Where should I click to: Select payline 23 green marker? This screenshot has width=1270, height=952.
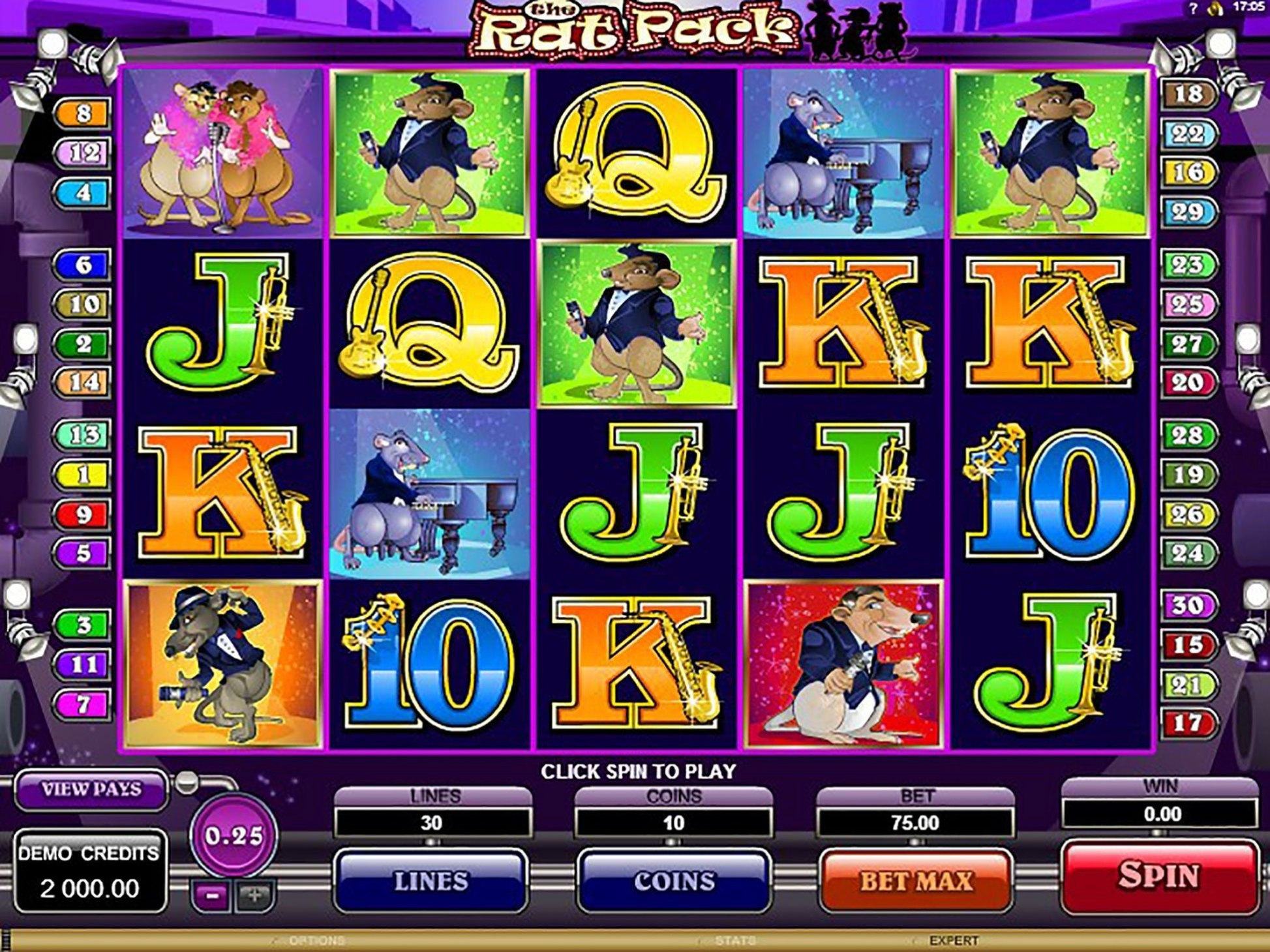click(1188, 265)
